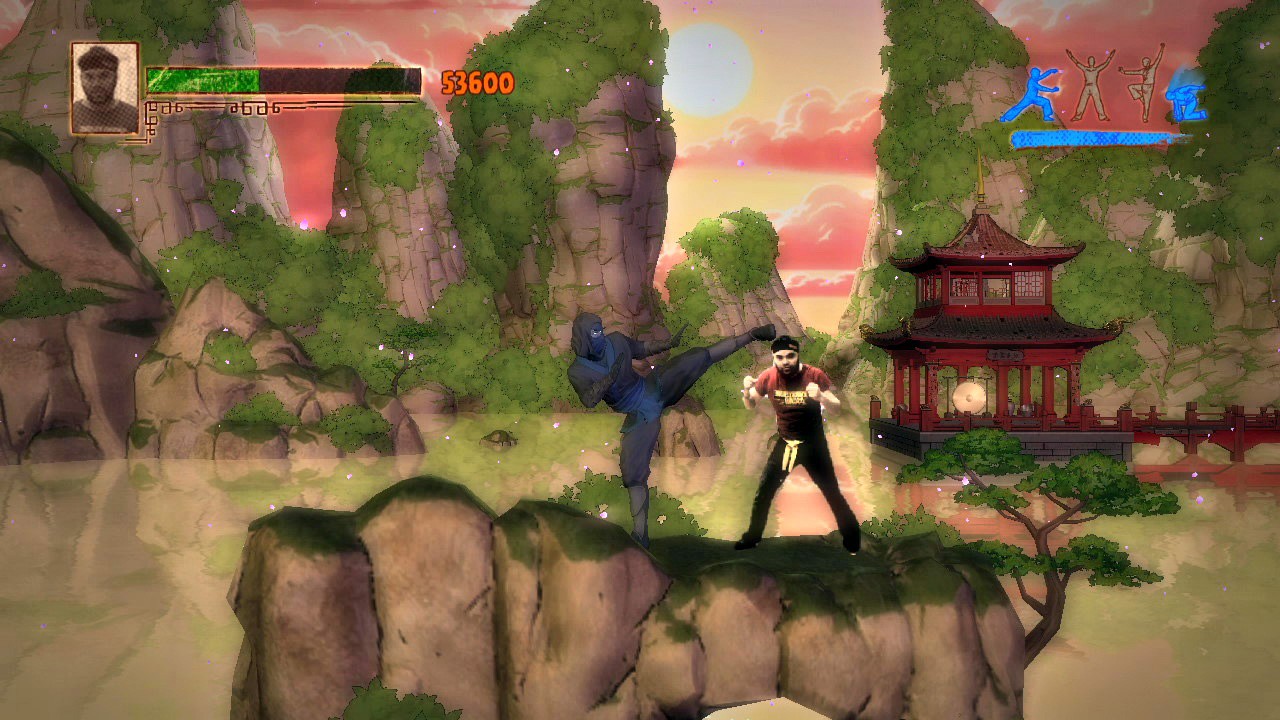The image size is (1280, 720).
Task: Click the player portrait frame
Action: [x=104, y=89]
